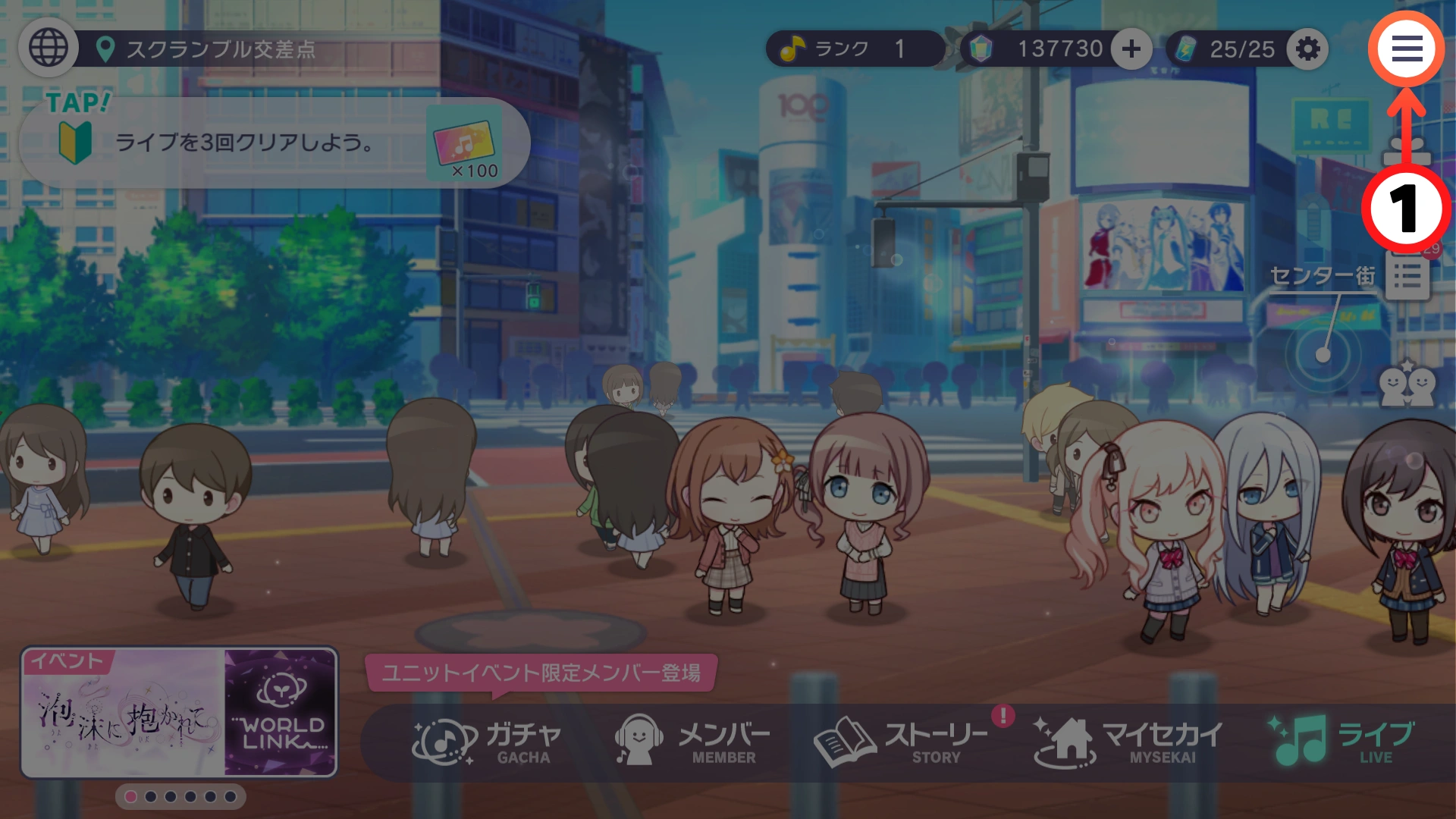Add more crystals with the plus button
The width and height of the screenshot is (1456, 819).
point(1131,49)
